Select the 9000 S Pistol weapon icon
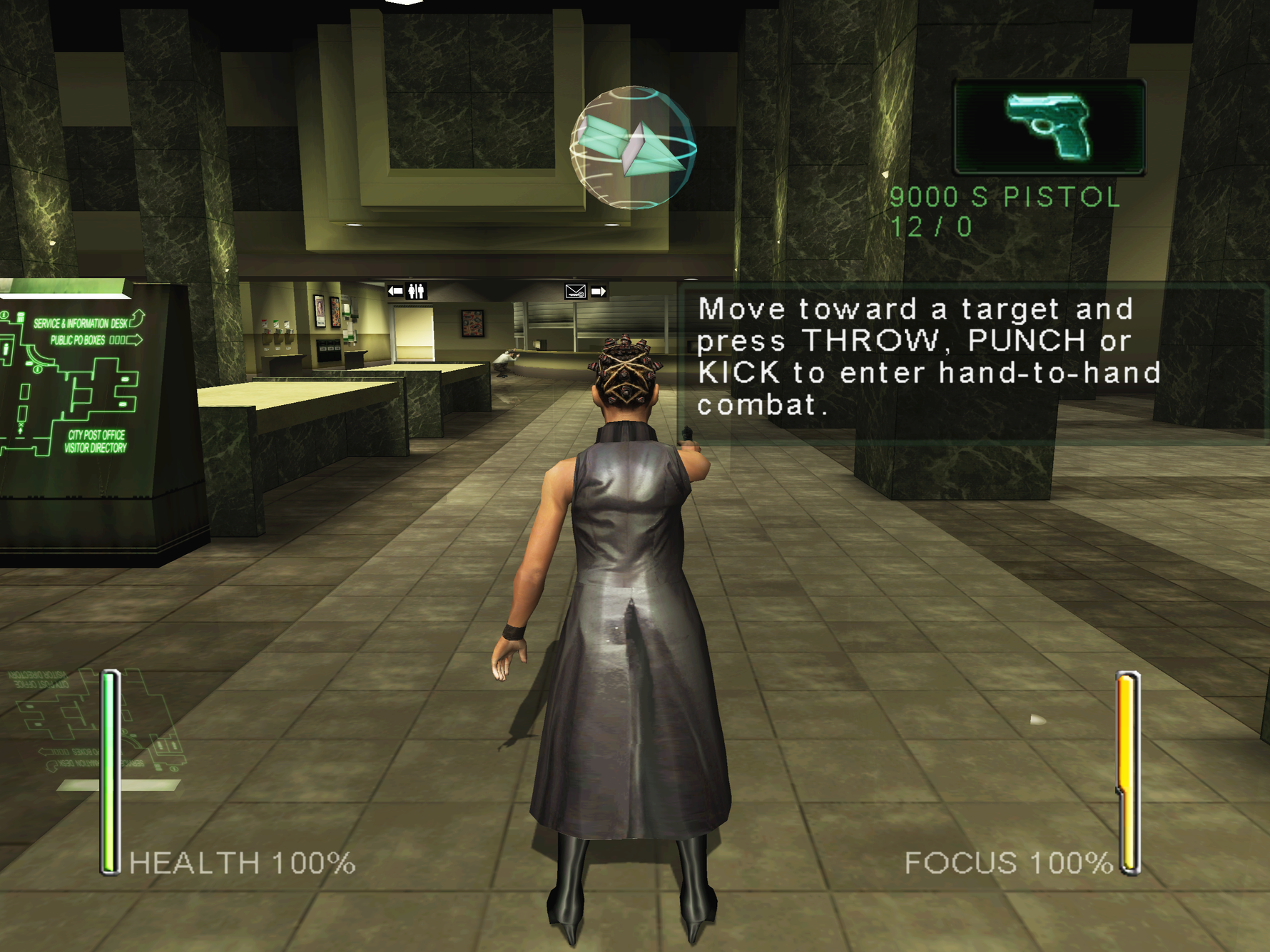The height and width of the screenshot is (952, 1270). [x=1049, y=127]
